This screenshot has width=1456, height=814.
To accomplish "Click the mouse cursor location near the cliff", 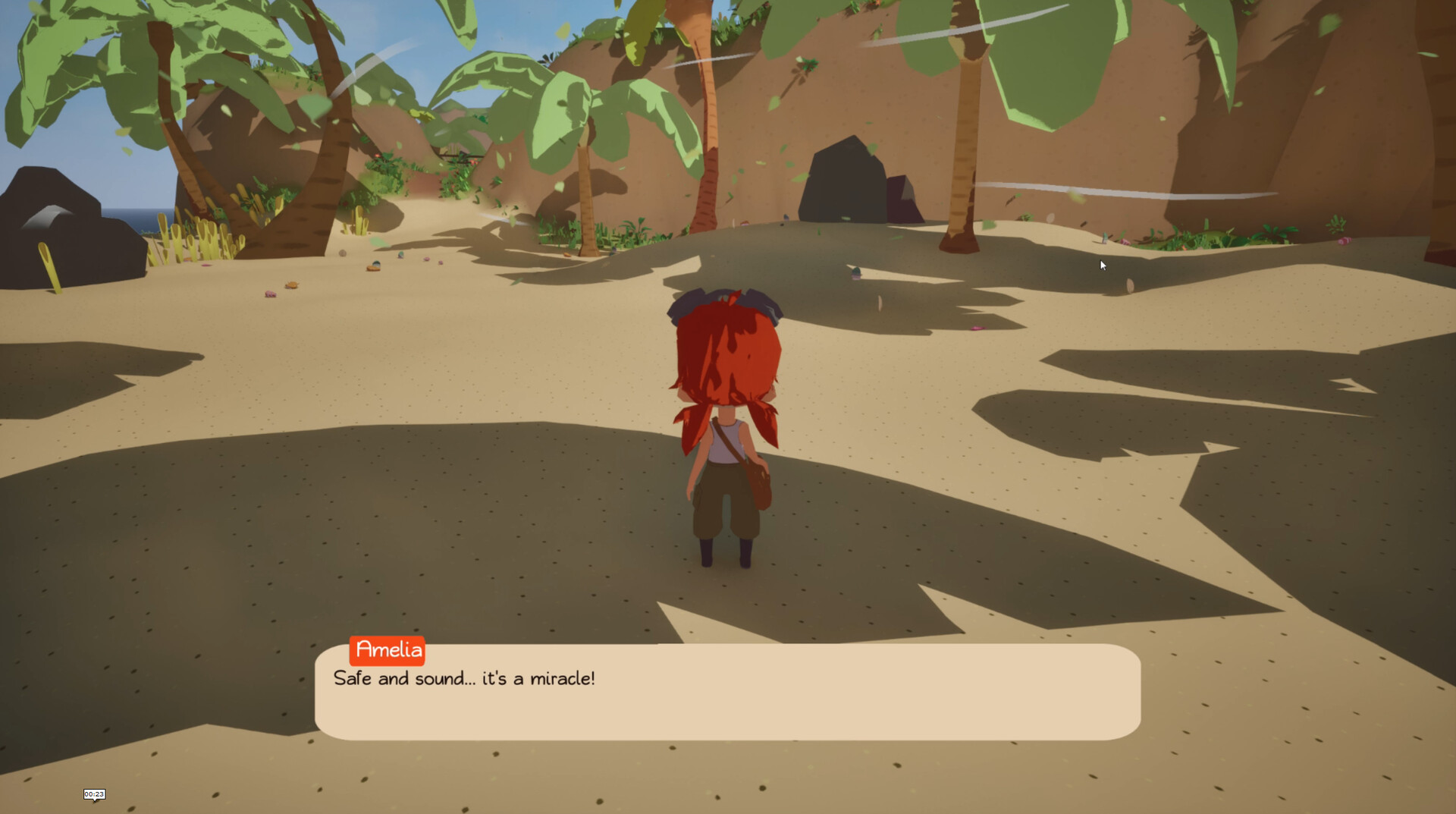I will pos(1102,265).
